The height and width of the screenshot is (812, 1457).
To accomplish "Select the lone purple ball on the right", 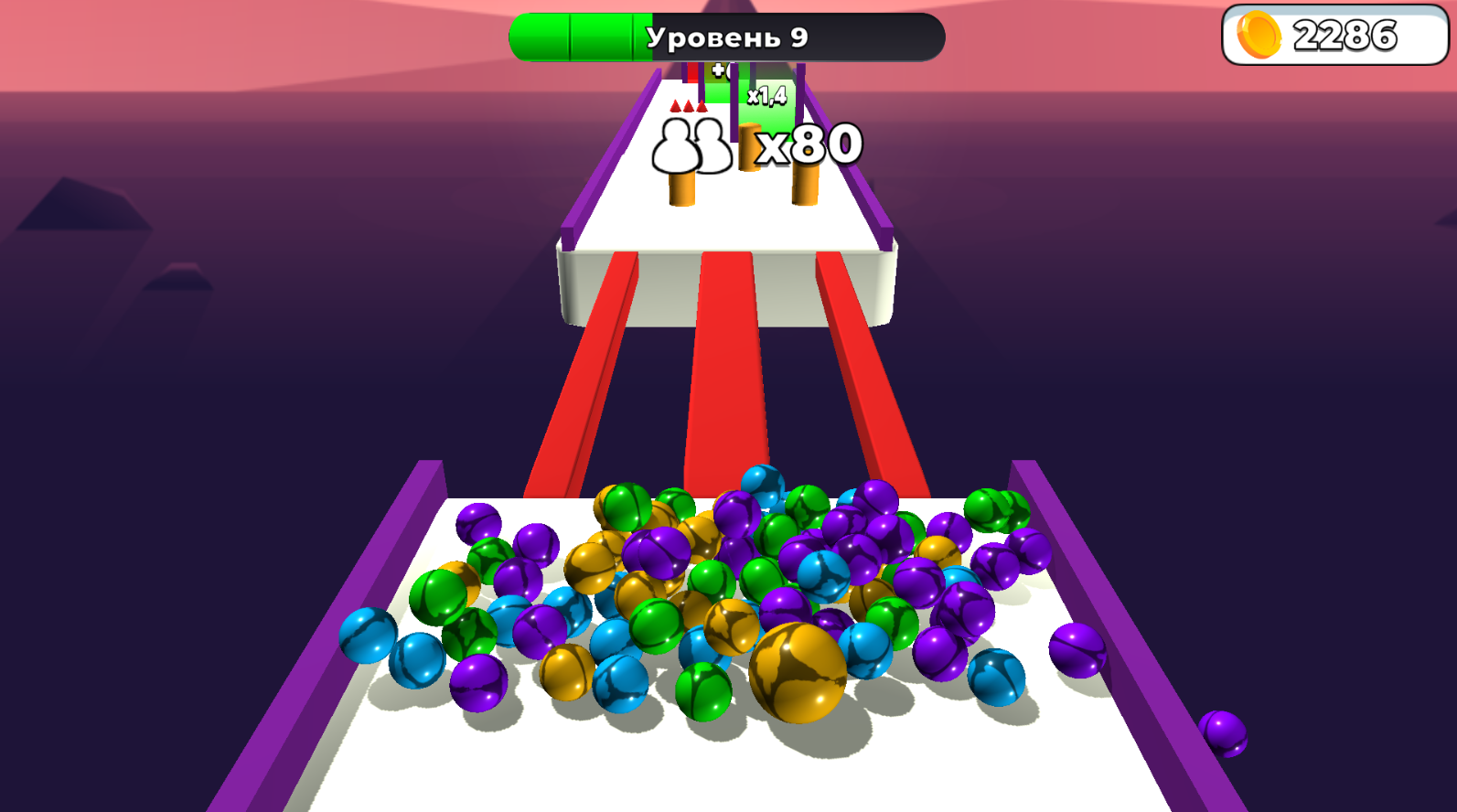I will coord(1226,733).
